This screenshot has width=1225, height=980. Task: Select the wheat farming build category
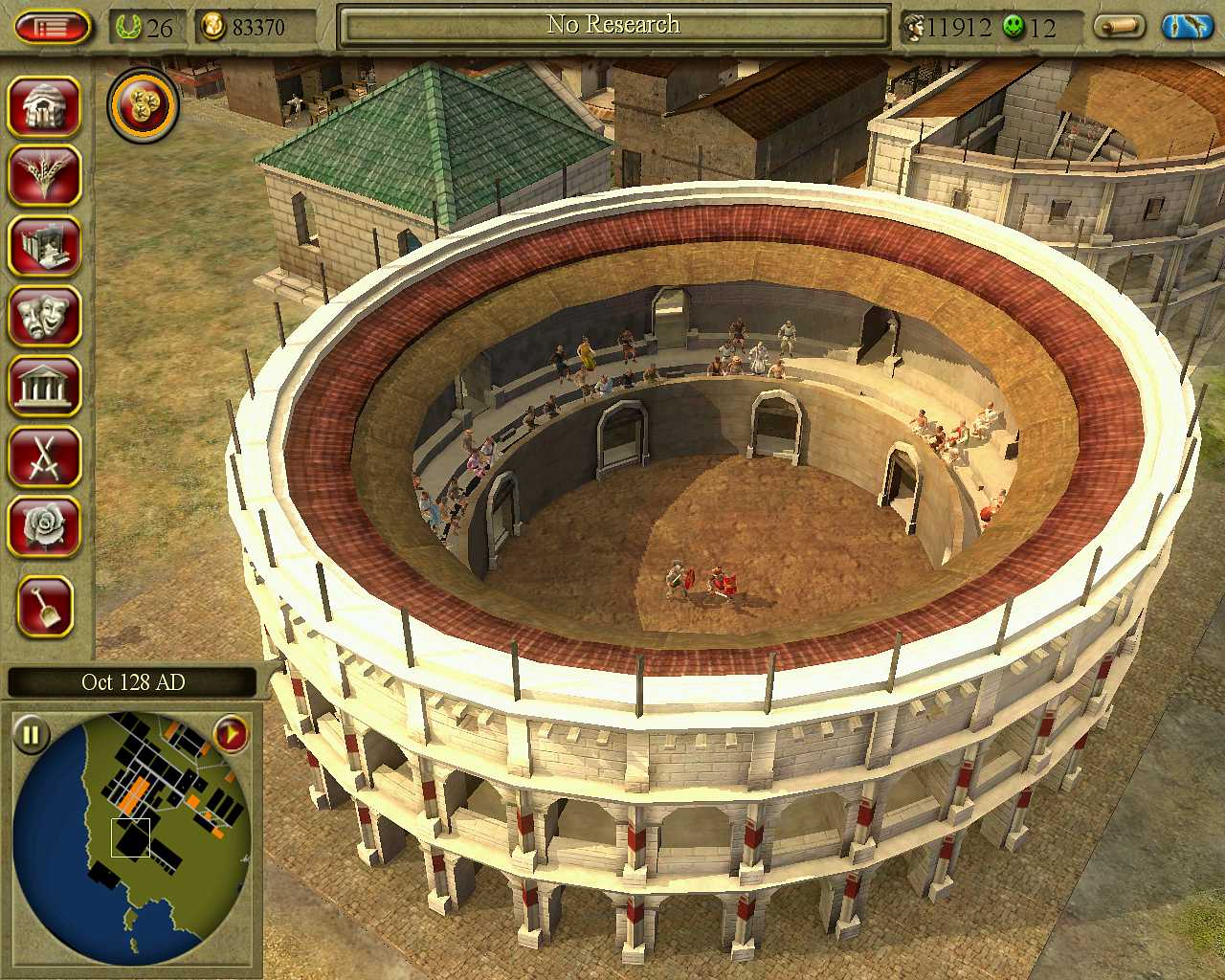click(44, 175)
